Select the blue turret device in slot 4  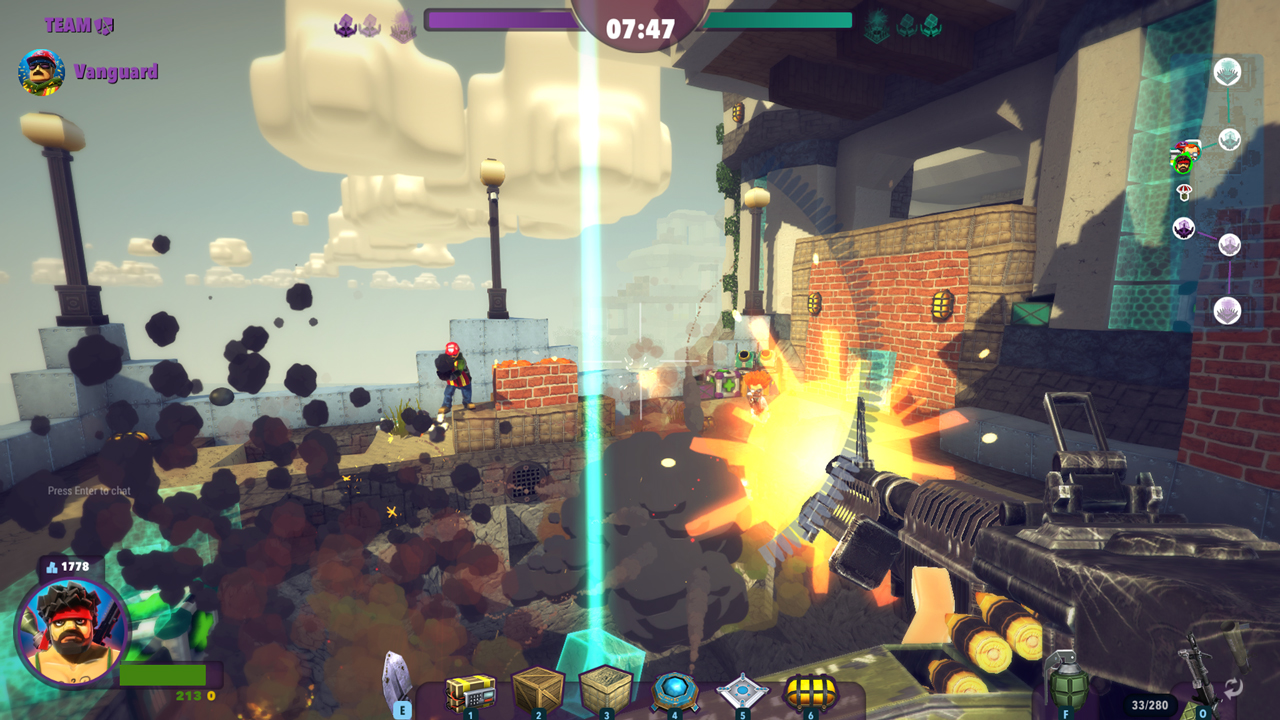tap(673, 689)
